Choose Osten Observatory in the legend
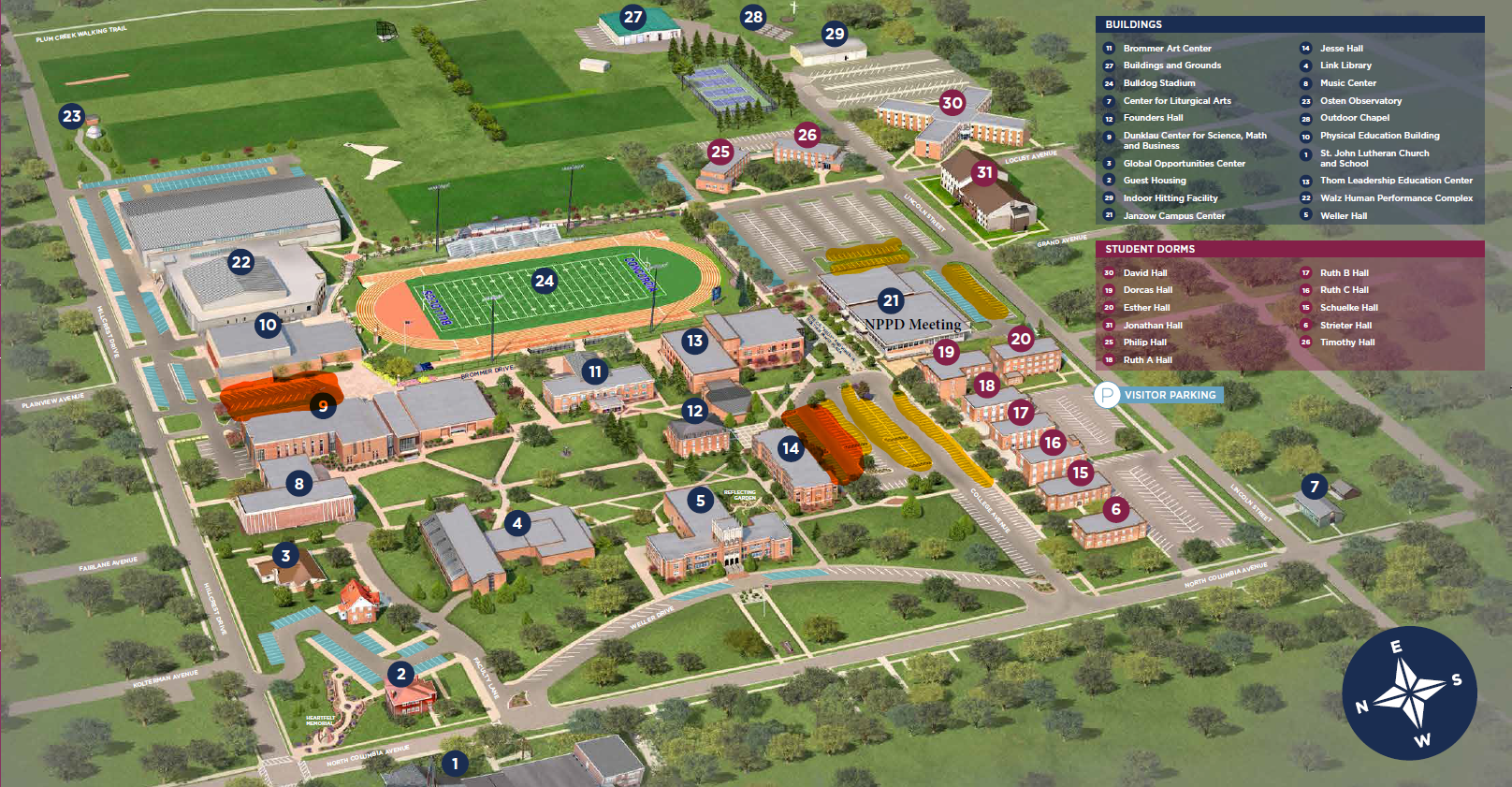The height and width of the screenshot is (787, 1512). pos(1360,101)
